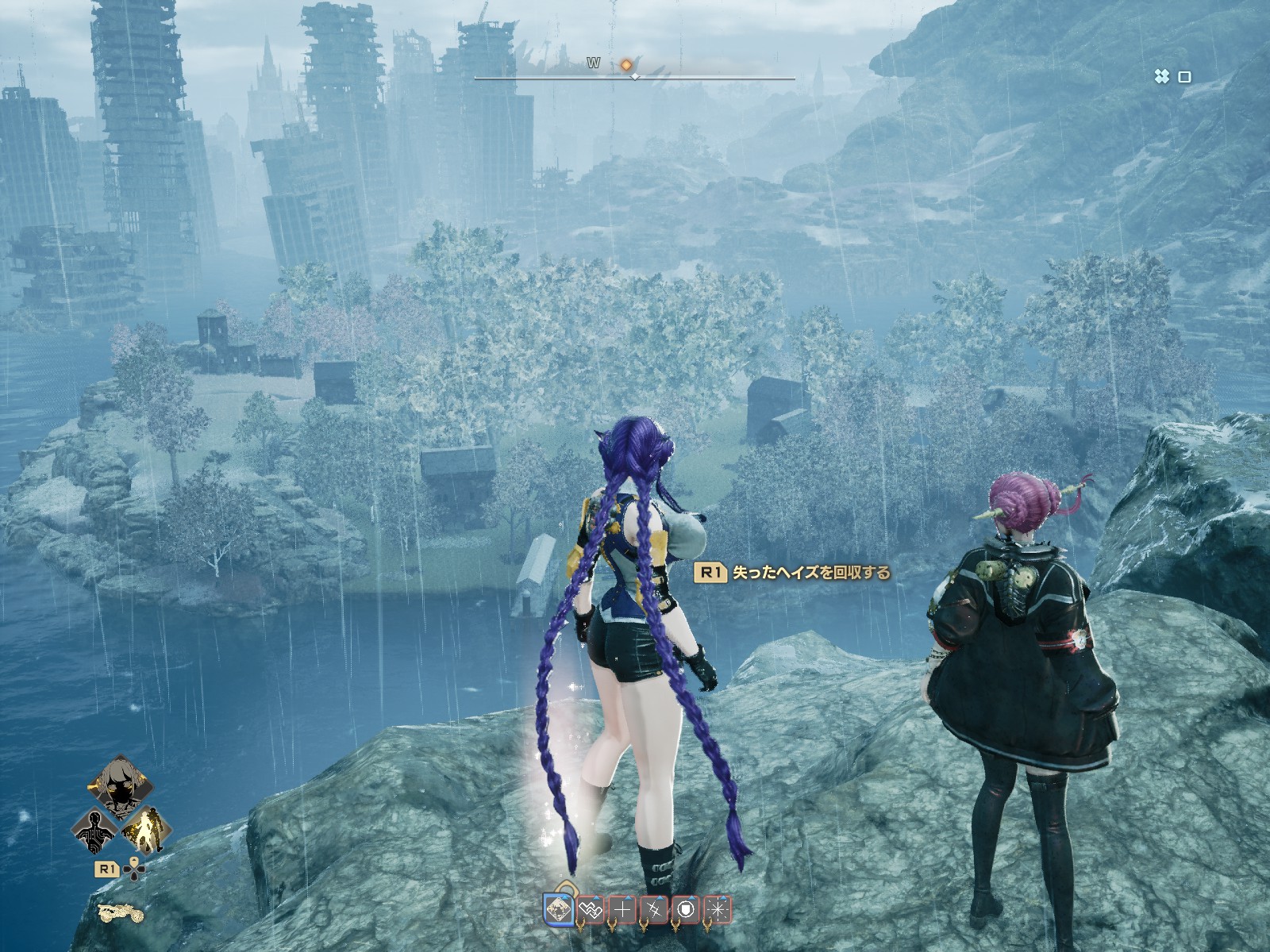Select the circuit-patterned body silhouette icon
Image resolution: width=1270 pixels, height=952 pixels.
(94, 829)
